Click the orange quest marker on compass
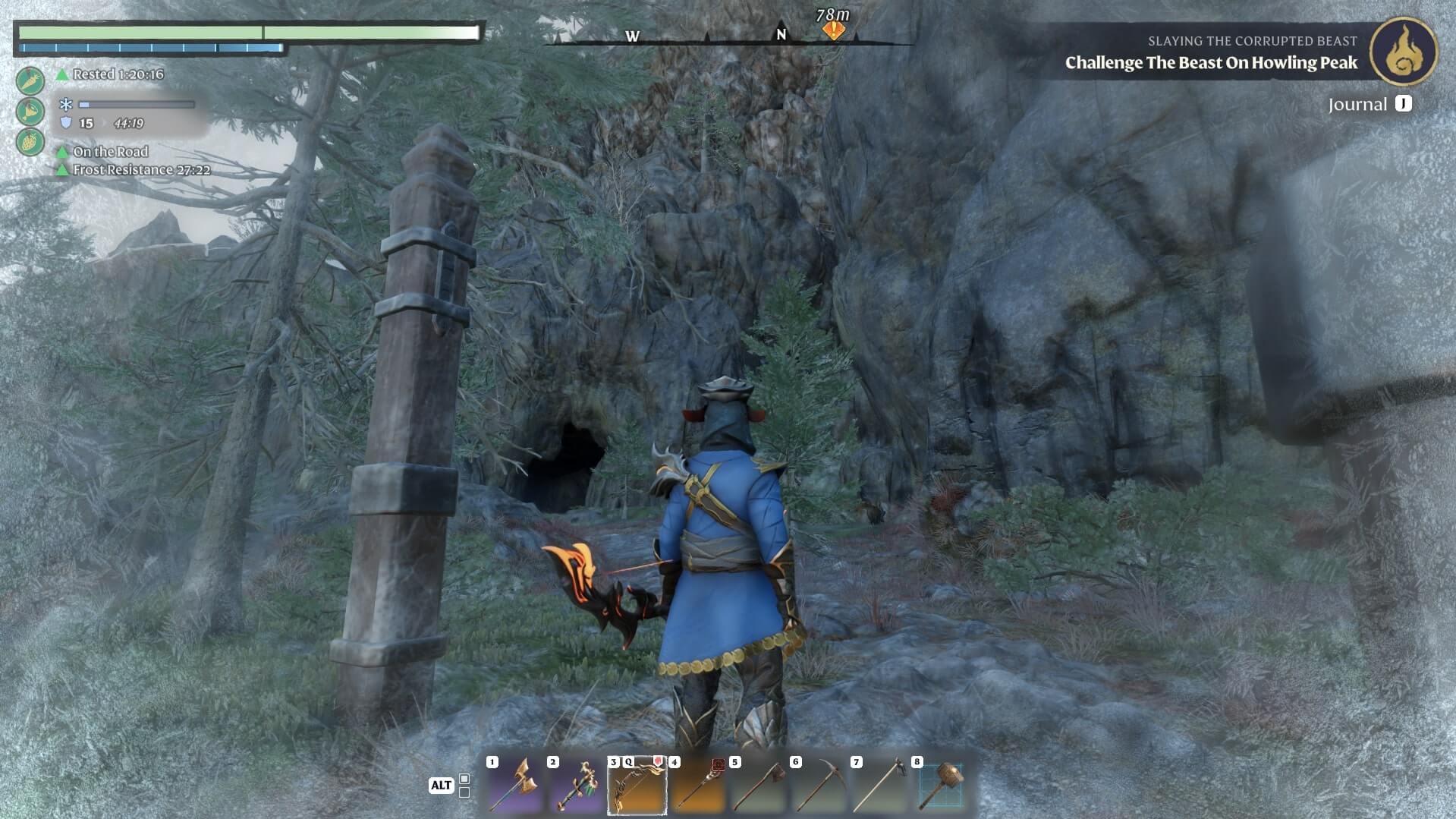1456x819 pixels. point(834,30)
